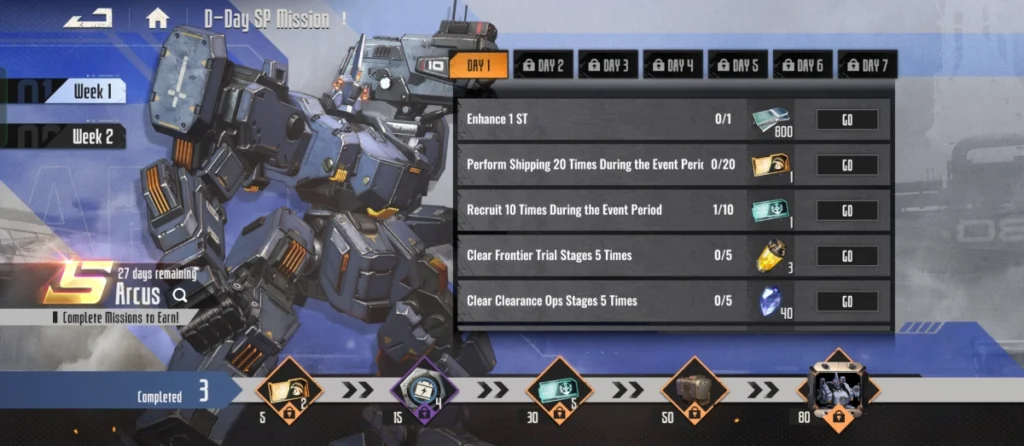
Task: Open the locked Day 6 tab
Action: click(x=802, y=66)
